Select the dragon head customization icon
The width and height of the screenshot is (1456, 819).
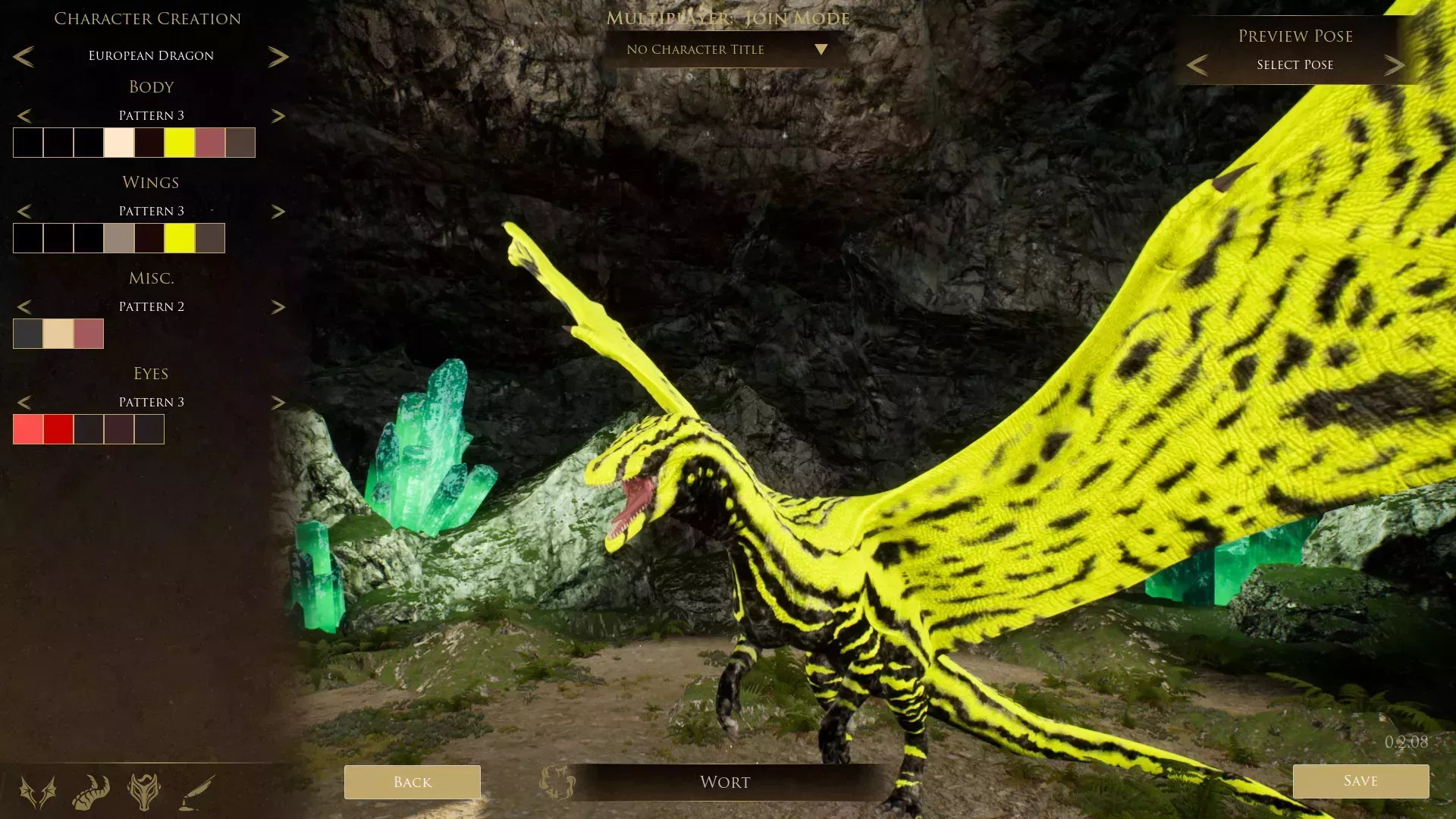tap(143, 791)
